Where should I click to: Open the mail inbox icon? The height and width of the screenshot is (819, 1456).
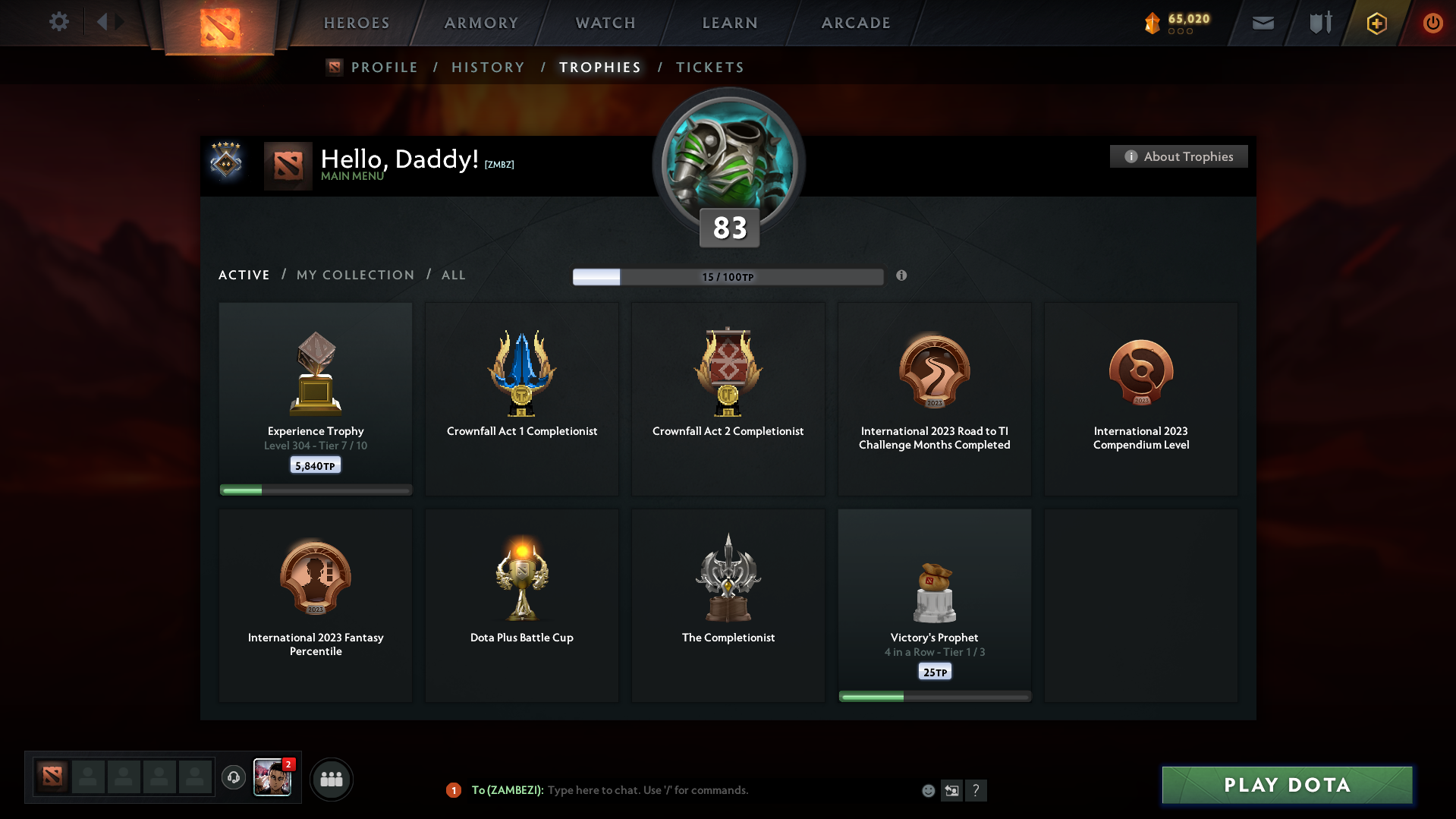(x=1262, y=23)
